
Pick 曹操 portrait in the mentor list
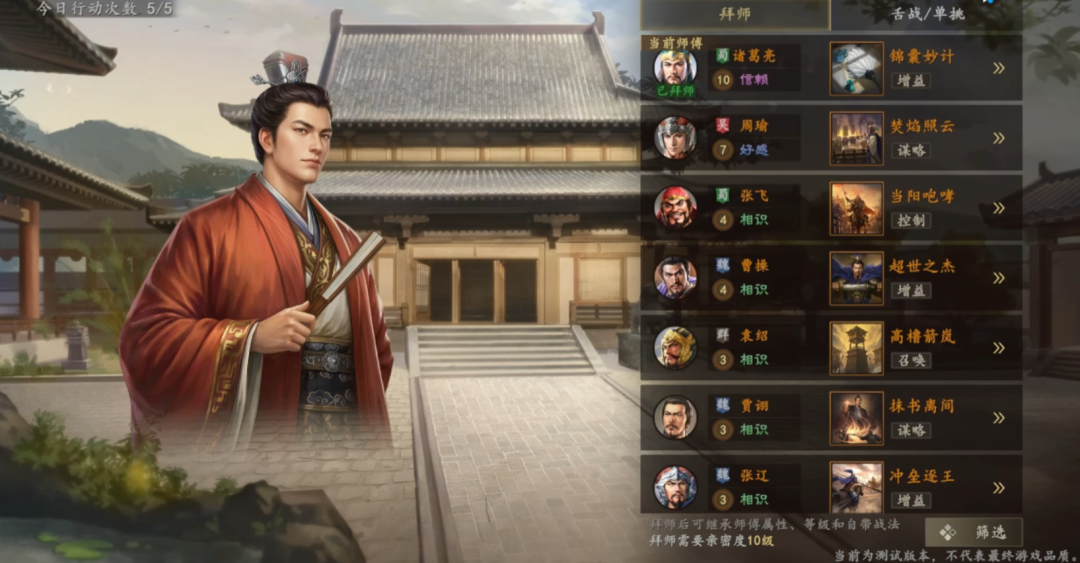coord(675,278)
